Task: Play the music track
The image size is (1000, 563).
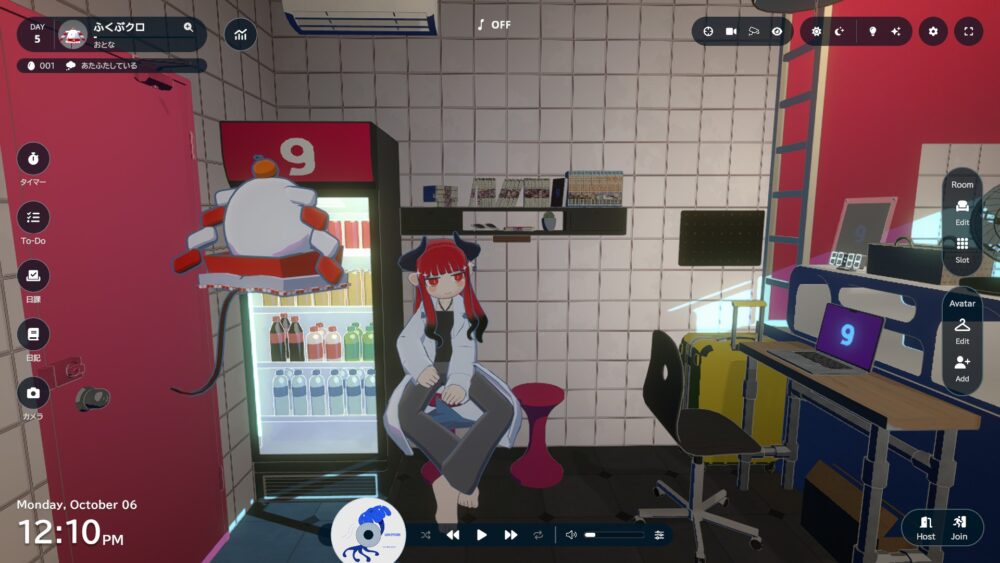Action: point(481,535)
